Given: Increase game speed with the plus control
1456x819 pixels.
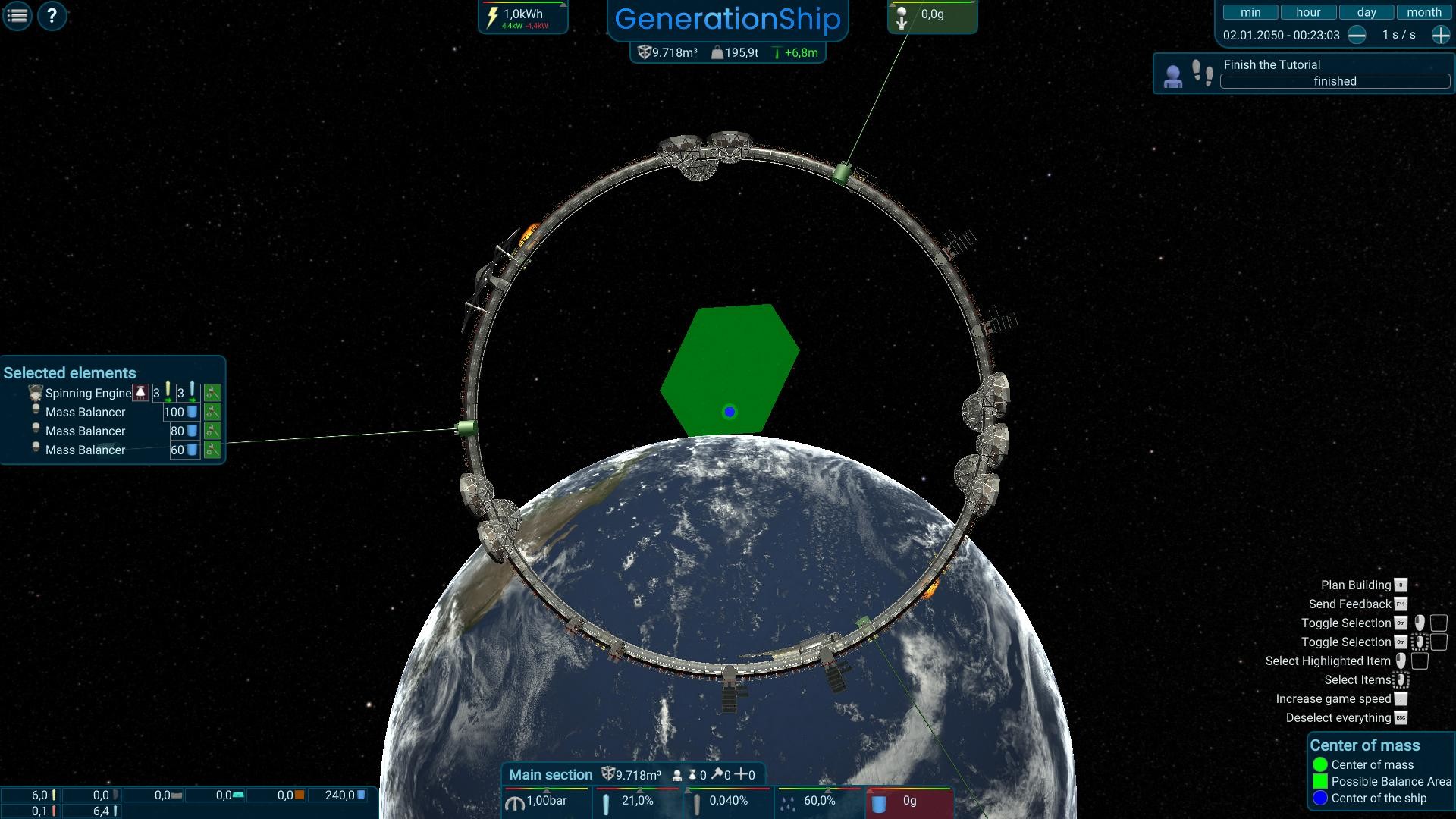Looking at the screenshot, I should tap(1439, 35).
